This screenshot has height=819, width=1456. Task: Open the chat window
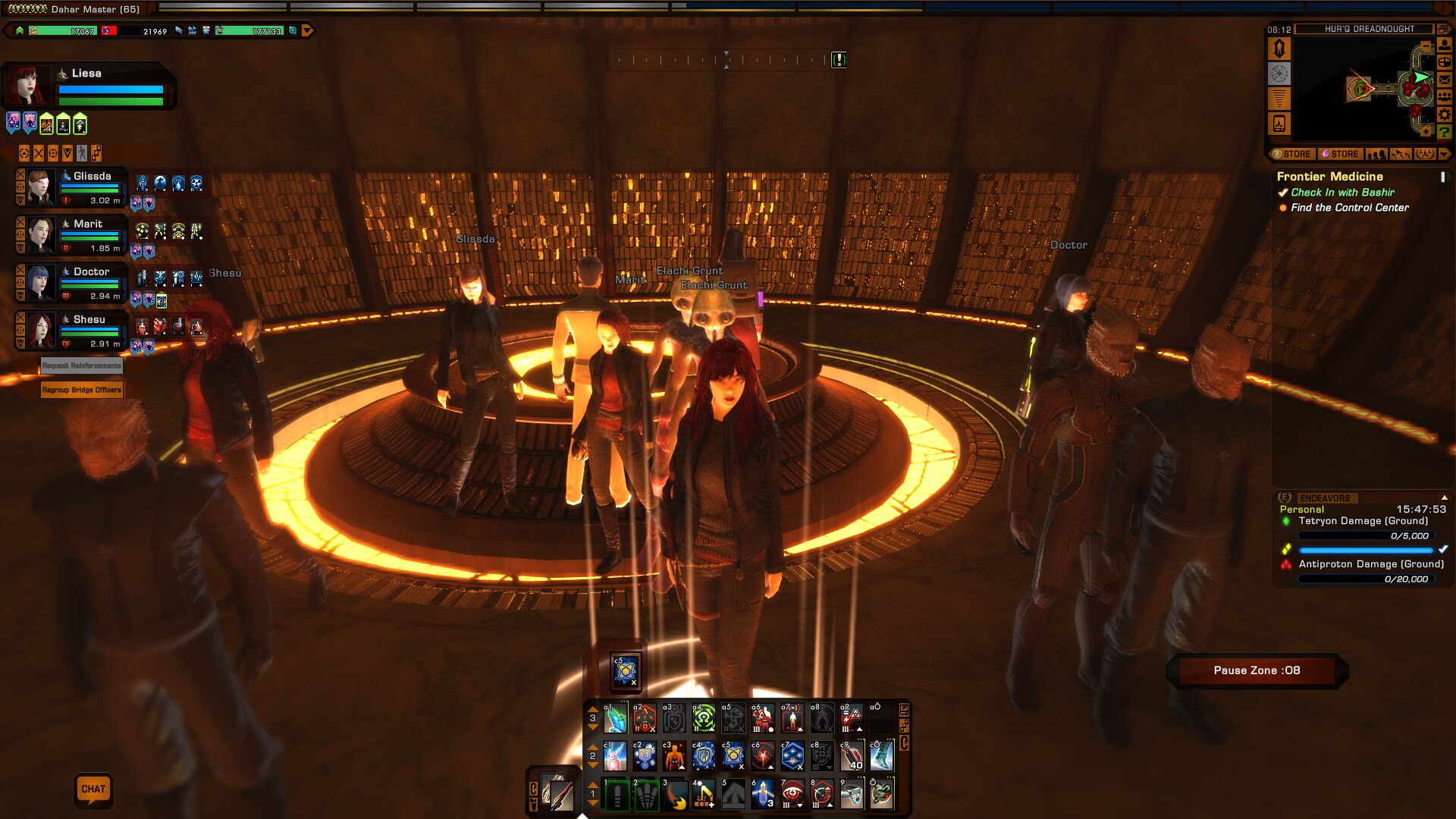click(93, 789)
